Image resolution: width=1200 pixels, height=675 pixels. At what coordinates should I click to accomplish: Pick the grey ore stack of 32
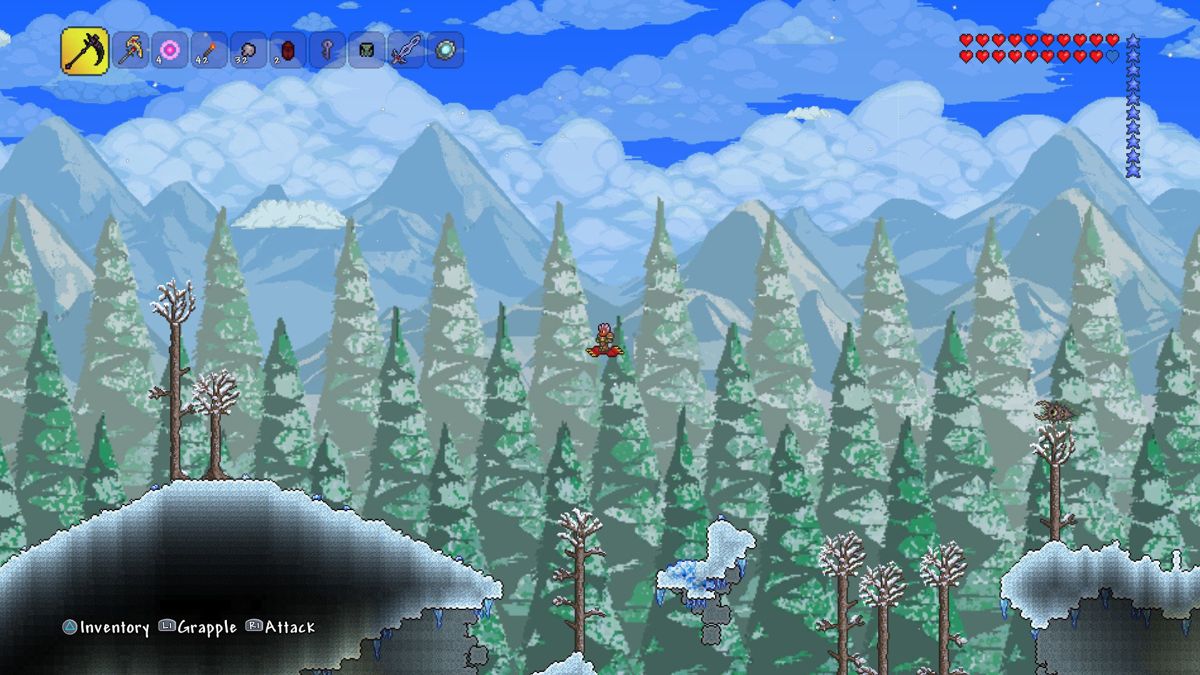(248, 50)
